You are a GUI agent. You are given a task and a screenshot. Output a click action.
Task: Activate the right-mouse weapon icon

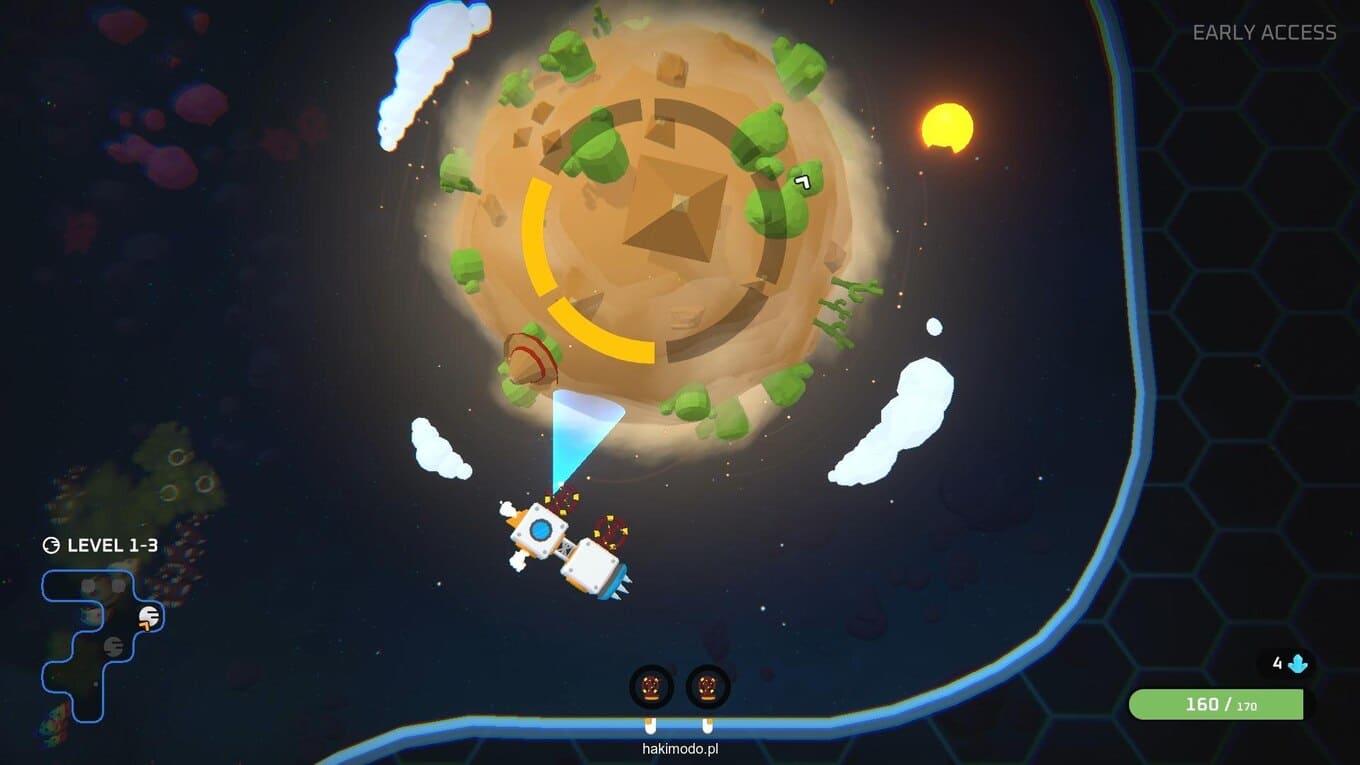tap(708, 687)
